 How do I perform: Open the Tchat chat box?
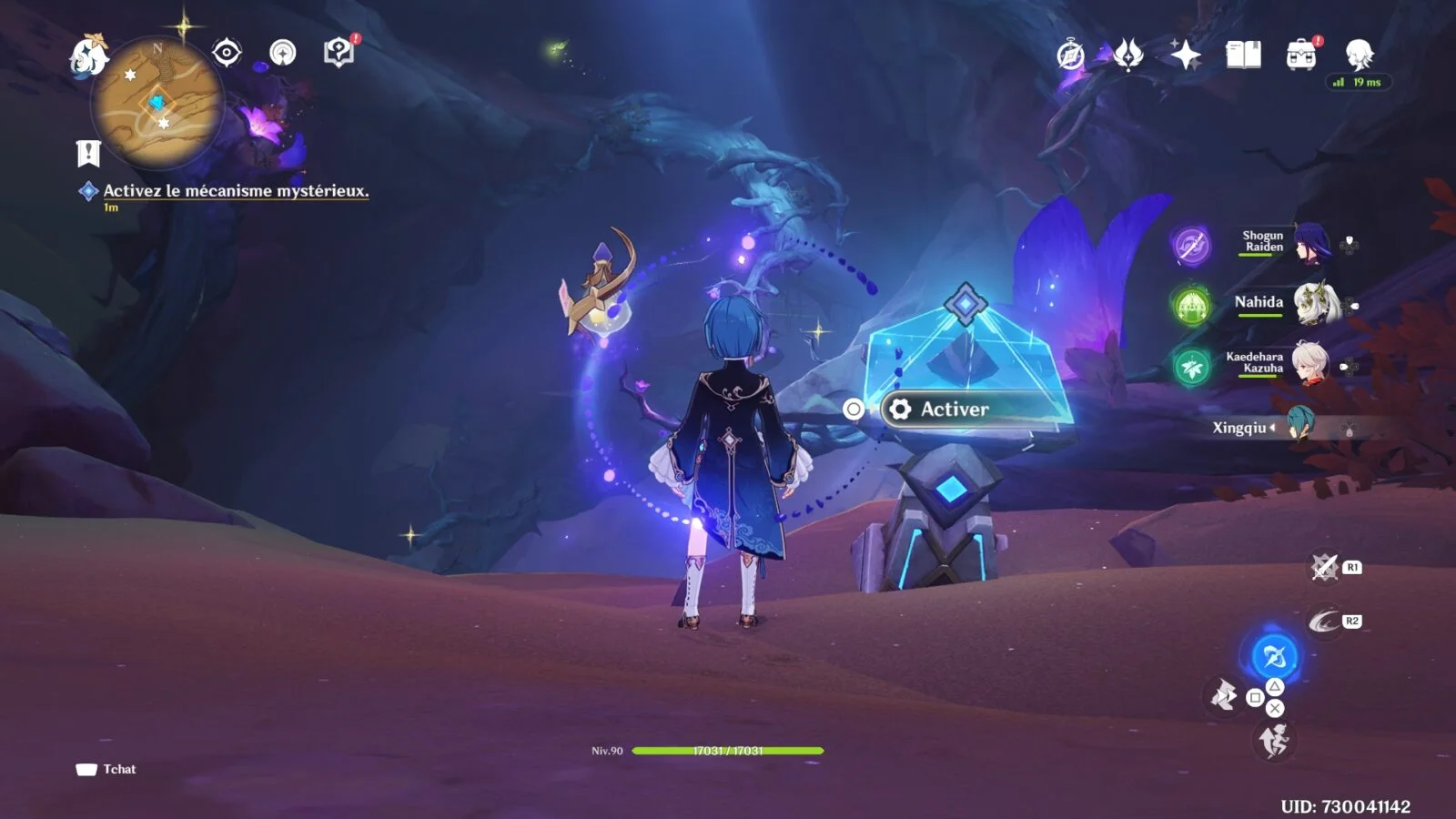[x=107, y=769]
